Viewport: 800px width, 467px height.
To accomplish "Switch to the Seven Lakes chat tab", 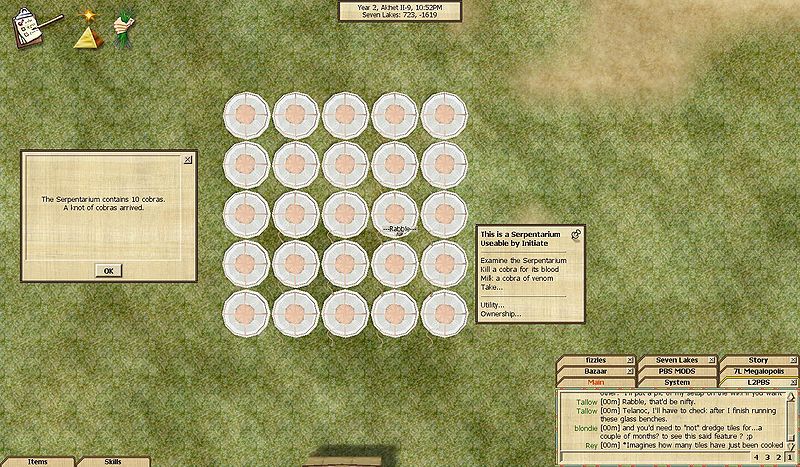I will pos(676,360).
